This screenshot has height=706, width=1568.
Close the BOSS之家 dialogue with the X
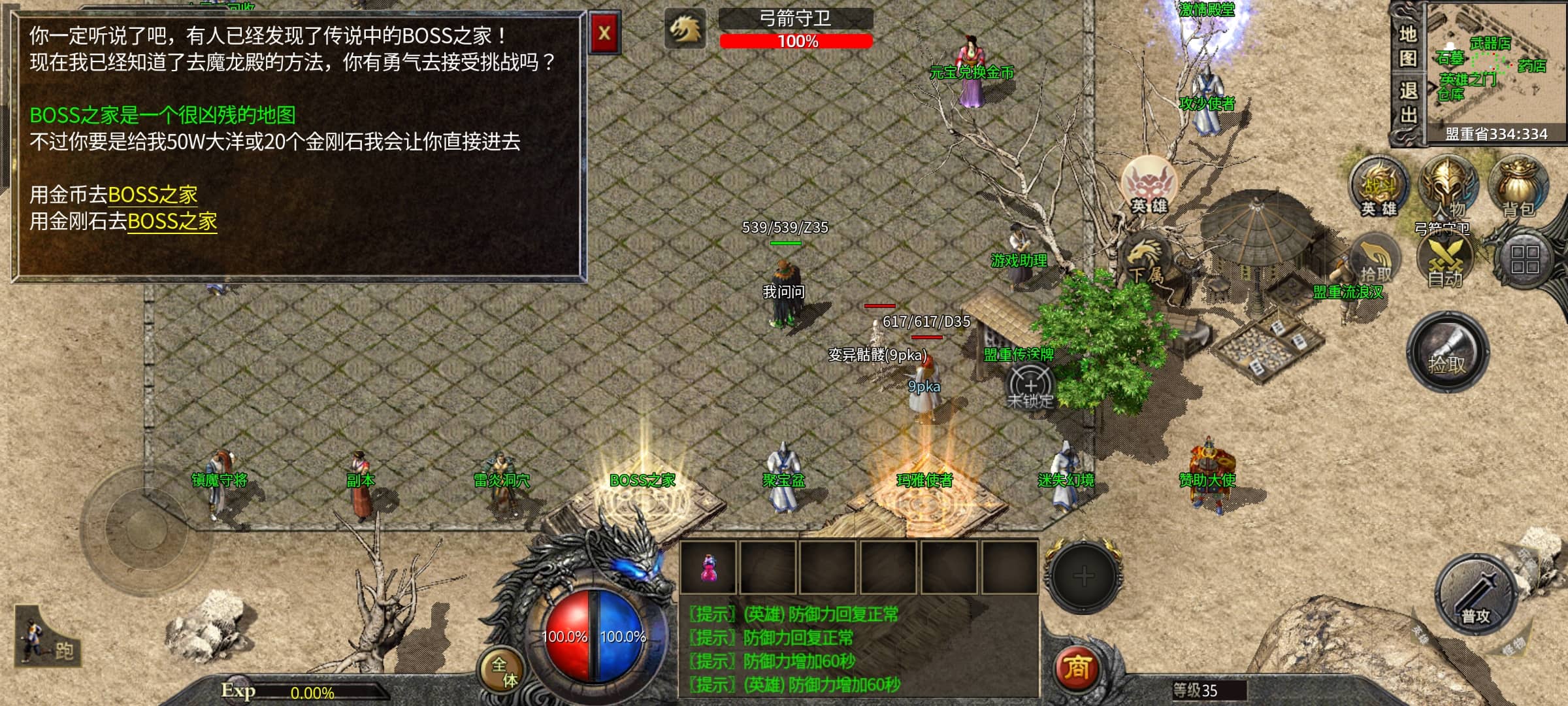pos(604,33)
